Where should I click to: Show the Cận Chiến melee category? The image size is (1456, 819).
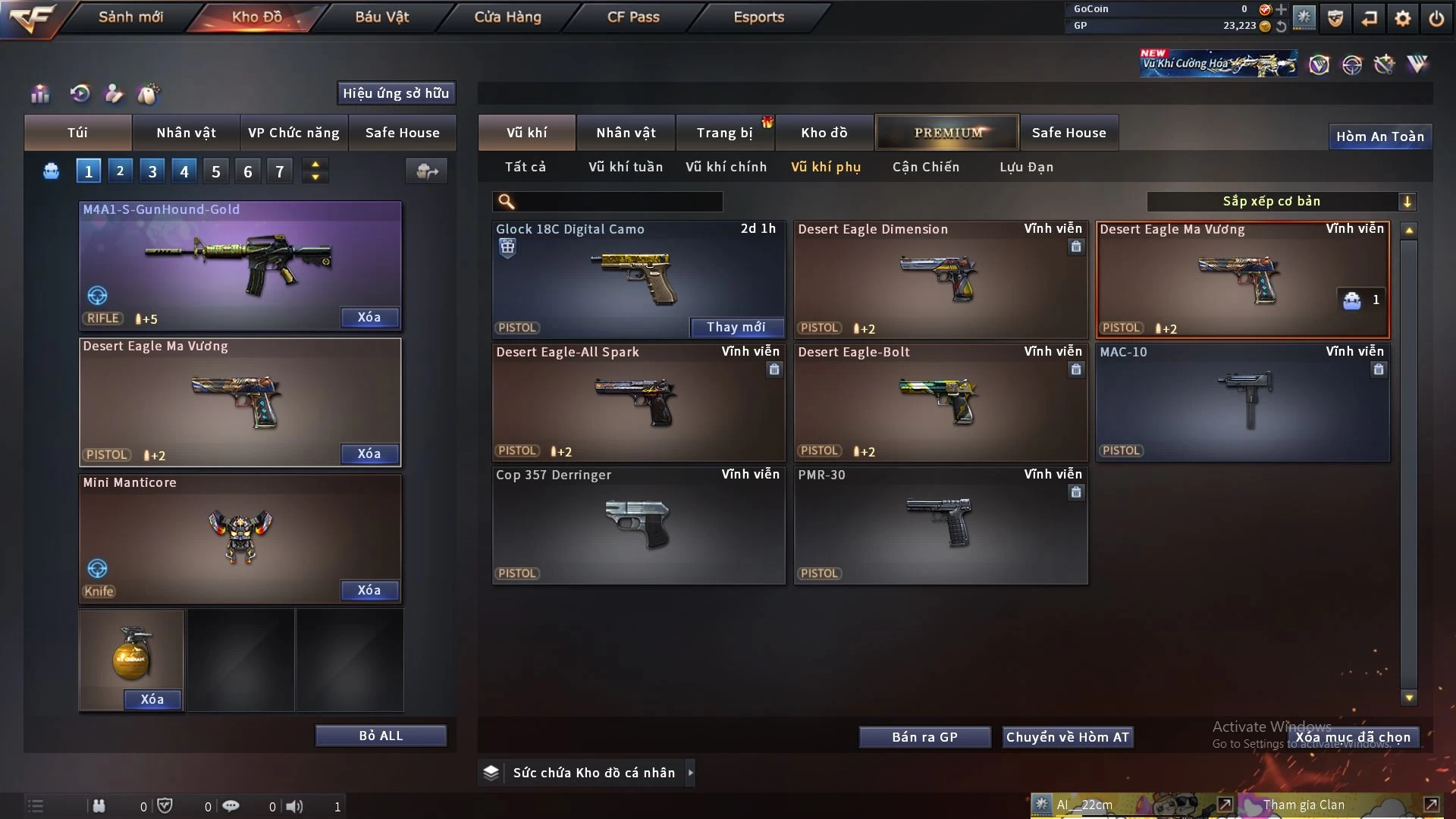[x=925, y=167]
